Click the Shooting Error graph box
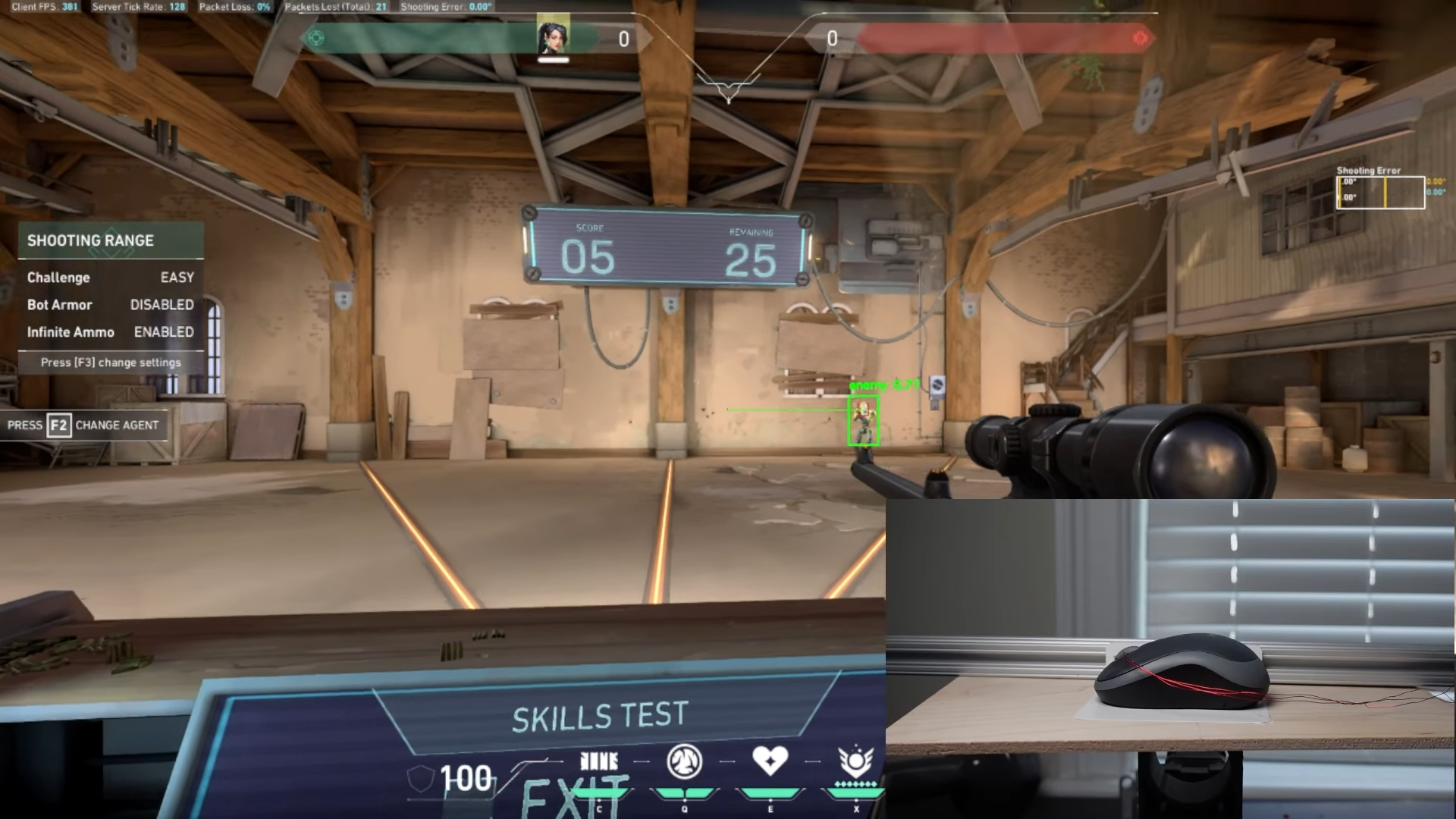This screenshot has height=819, width=1456. click(x=1380, y=193)
